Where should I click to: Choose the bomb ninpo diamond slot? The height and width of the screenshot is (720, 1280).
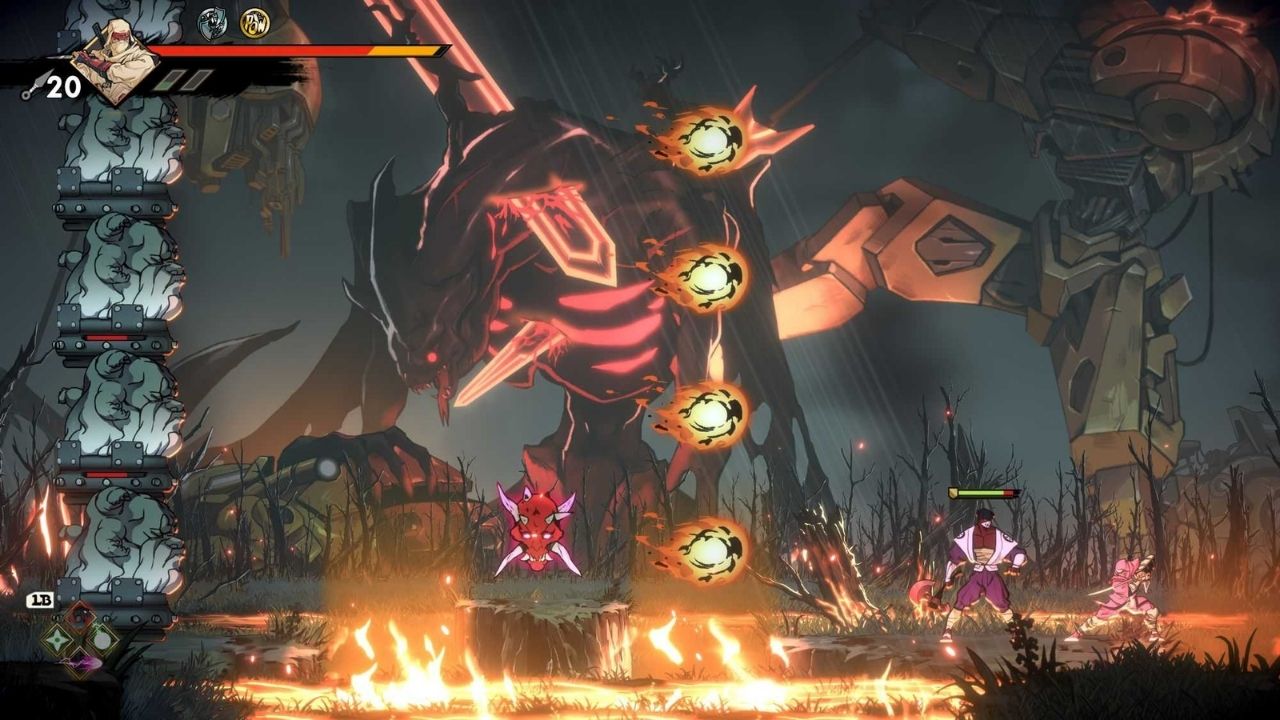(x=102, y=639)
